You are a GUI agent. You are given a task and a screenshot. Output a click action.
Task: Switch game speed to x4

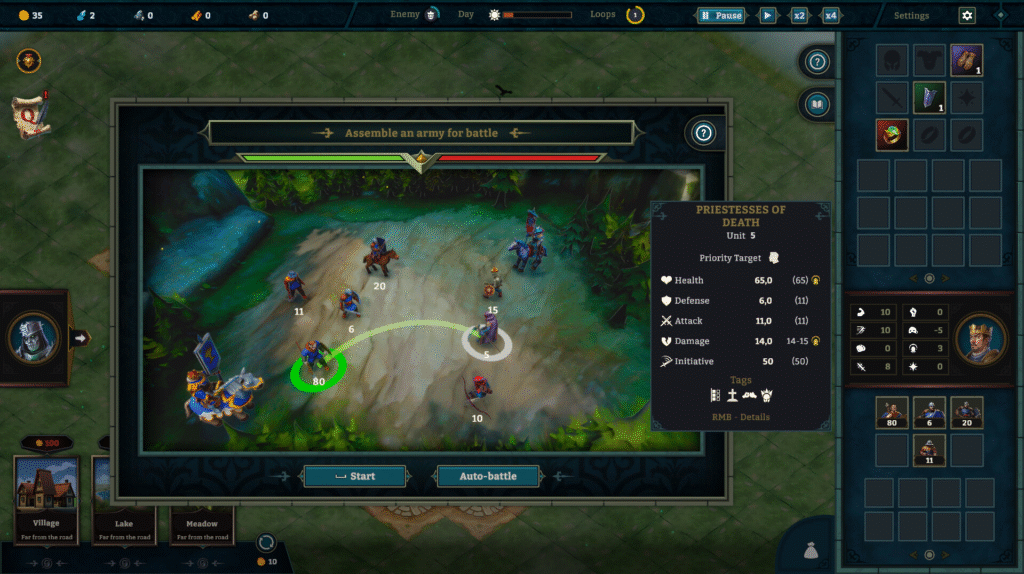pyautogui.click(x=830, y=16)
